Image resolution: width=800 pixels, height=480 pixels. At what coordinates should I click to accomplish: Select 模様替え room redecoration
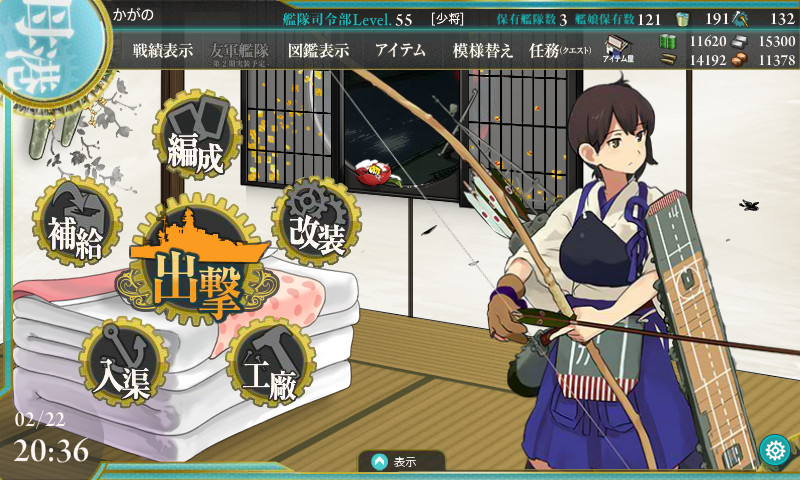click(482, 51)
